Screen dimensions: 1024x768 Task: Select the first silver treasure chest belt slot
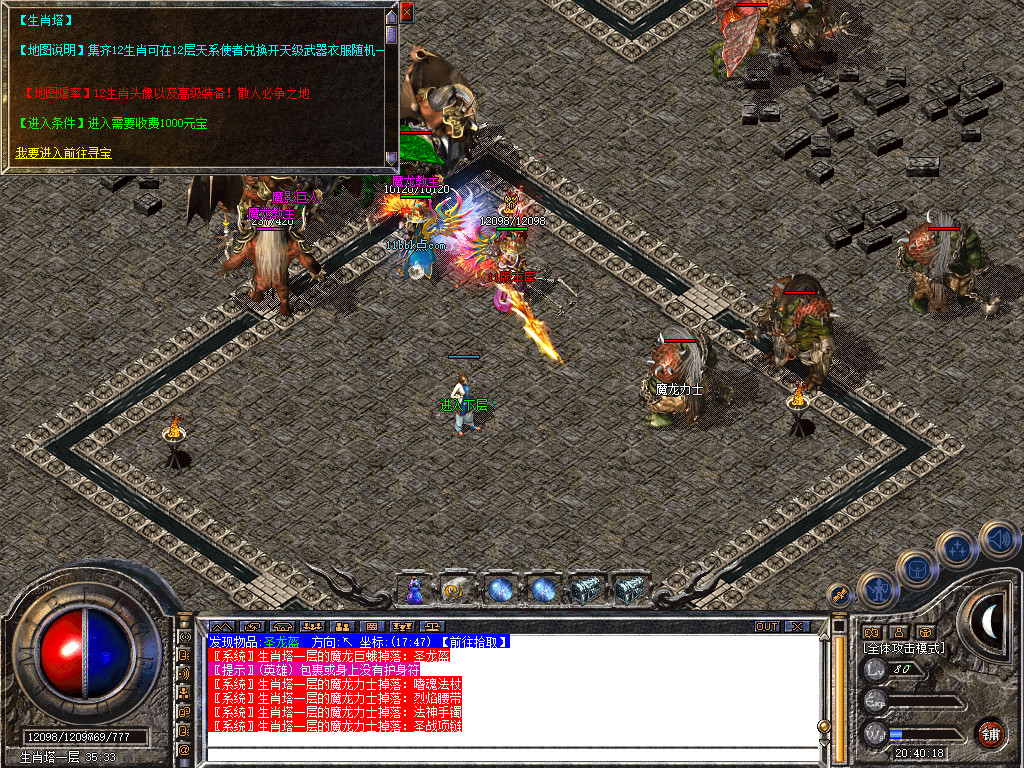pyautogui.click(x=586, y=590)
